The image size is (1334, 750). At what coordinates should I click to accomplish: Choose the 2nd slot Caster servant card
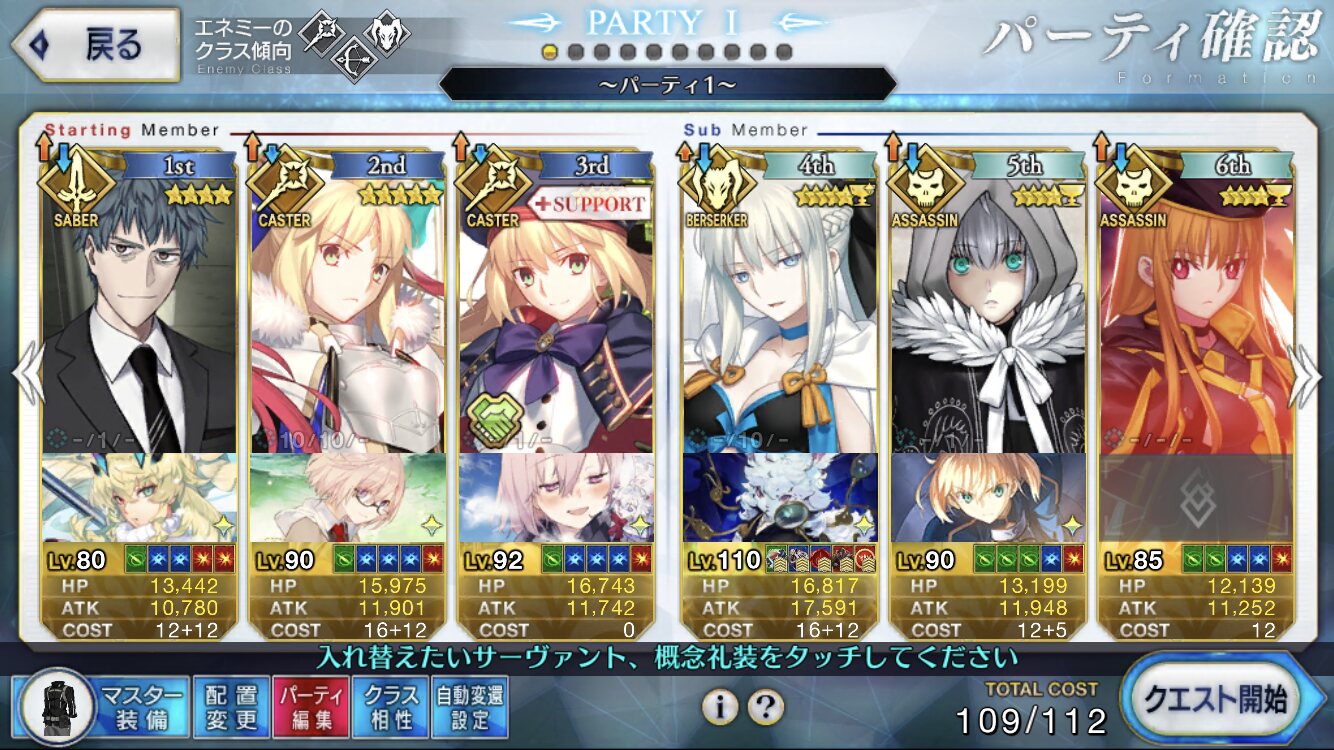point(347,310)
